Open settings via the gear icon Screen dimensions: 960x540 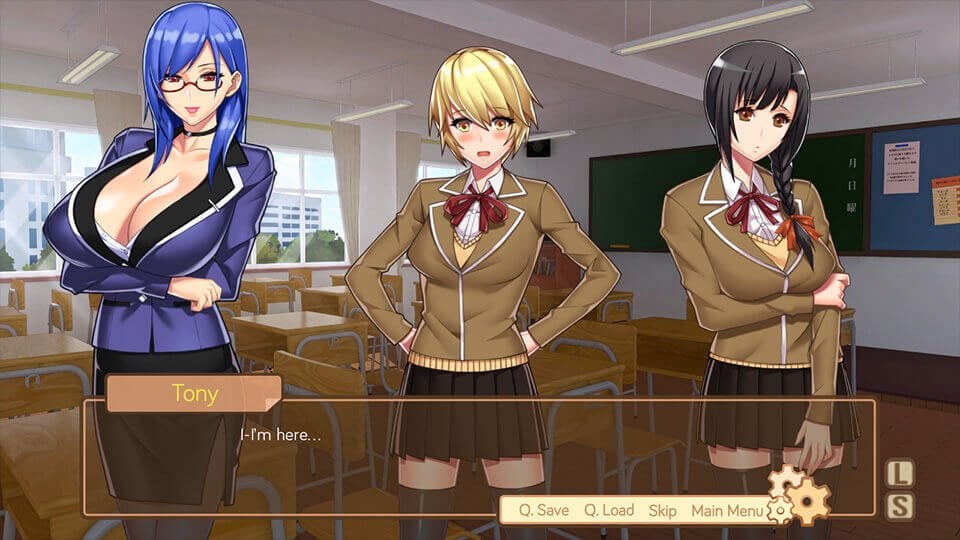(801, 495)
